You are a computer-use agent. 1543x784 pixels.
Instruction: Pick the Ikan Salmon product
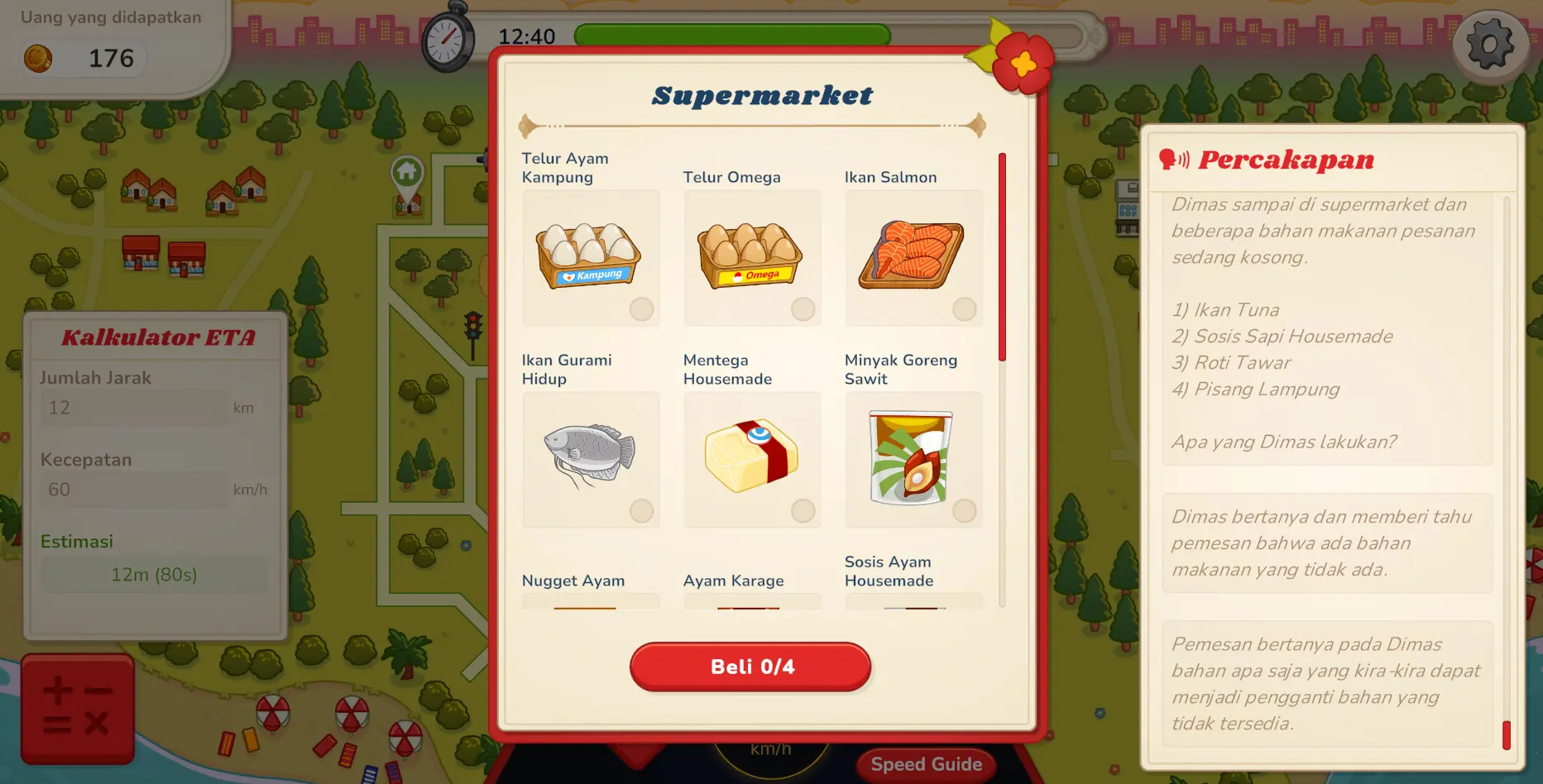913,258
